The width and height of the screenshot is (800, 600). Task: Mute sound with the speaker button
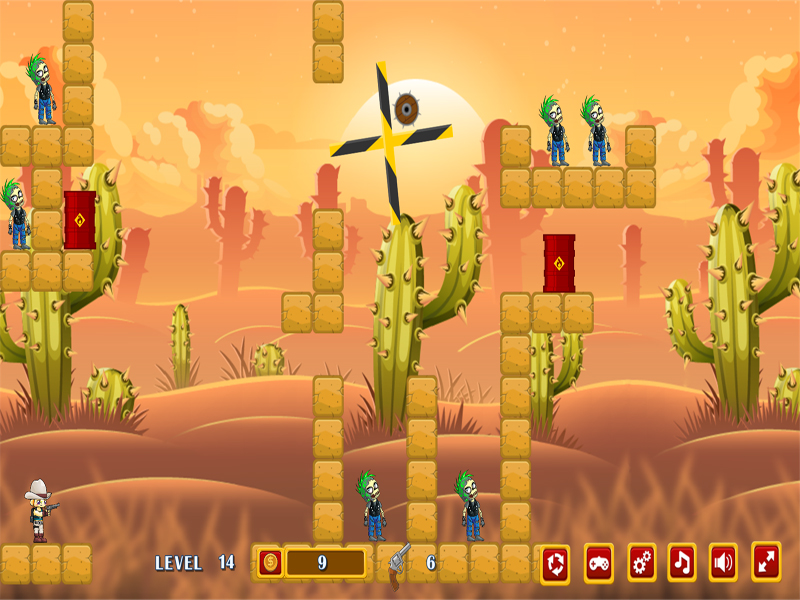pyautogui.click(x=723, y=563)
